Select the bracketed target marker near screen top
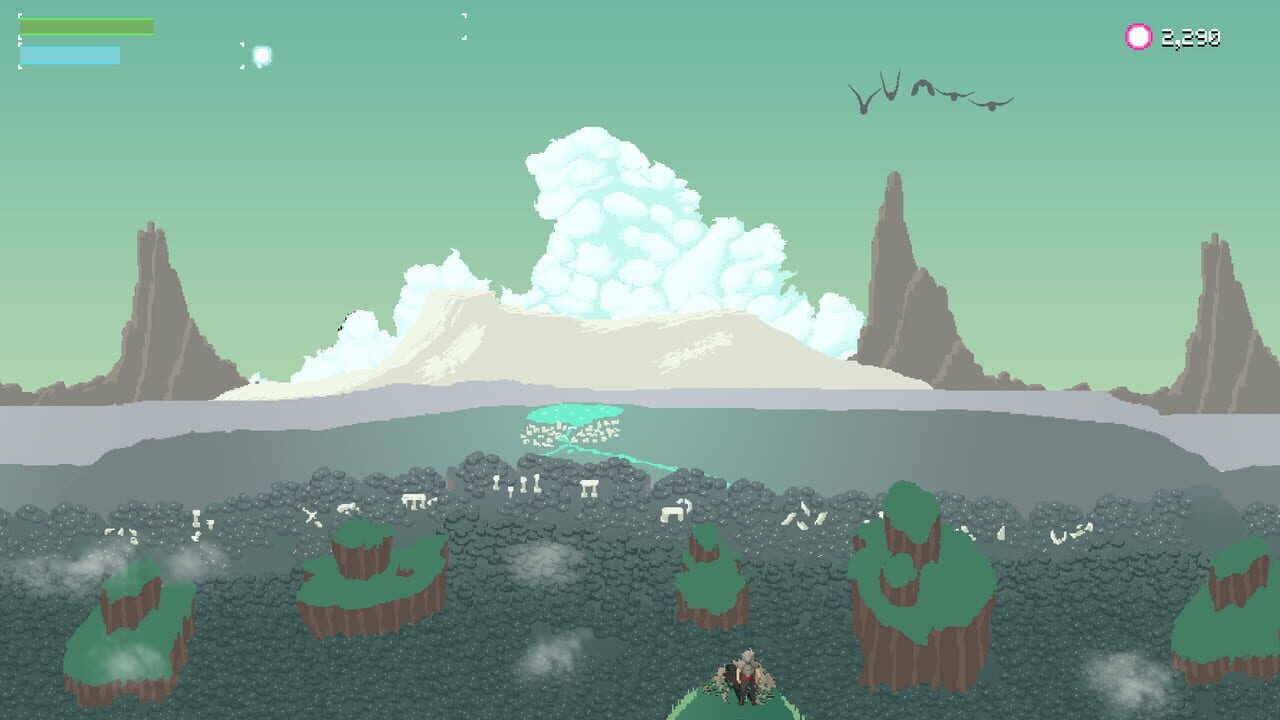 point(462,25)
